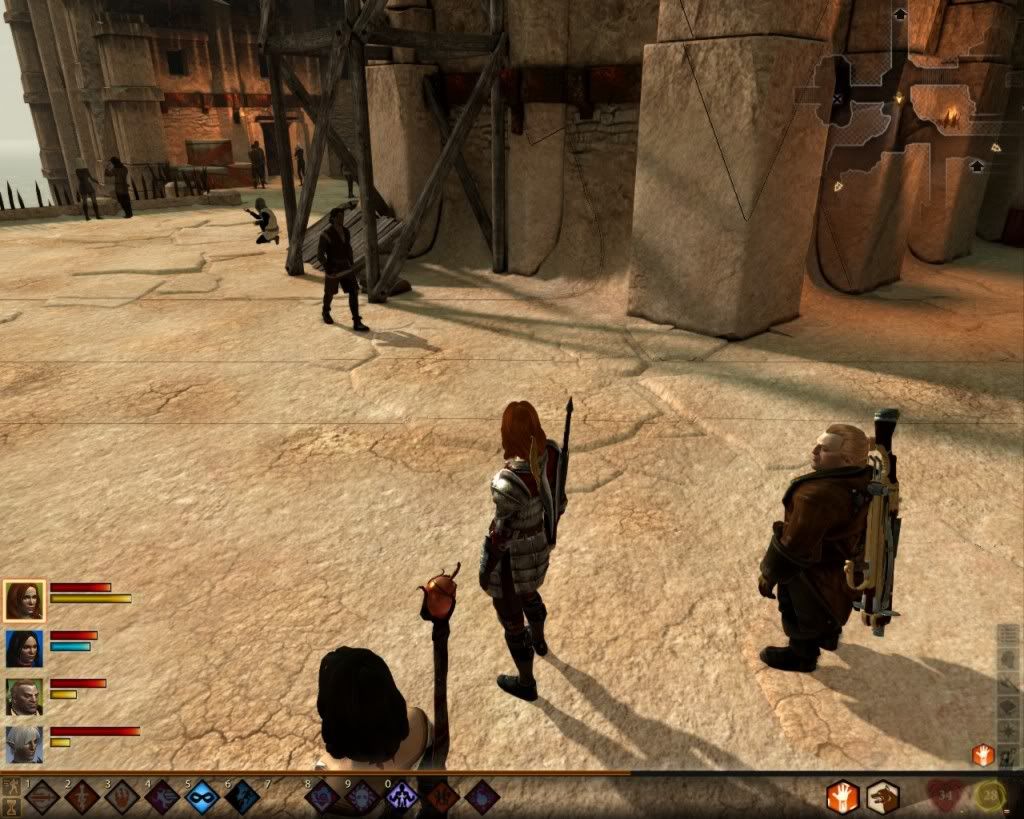
Task: Activate the purple figure ability in slot 0
Action: tap(402, 798)
